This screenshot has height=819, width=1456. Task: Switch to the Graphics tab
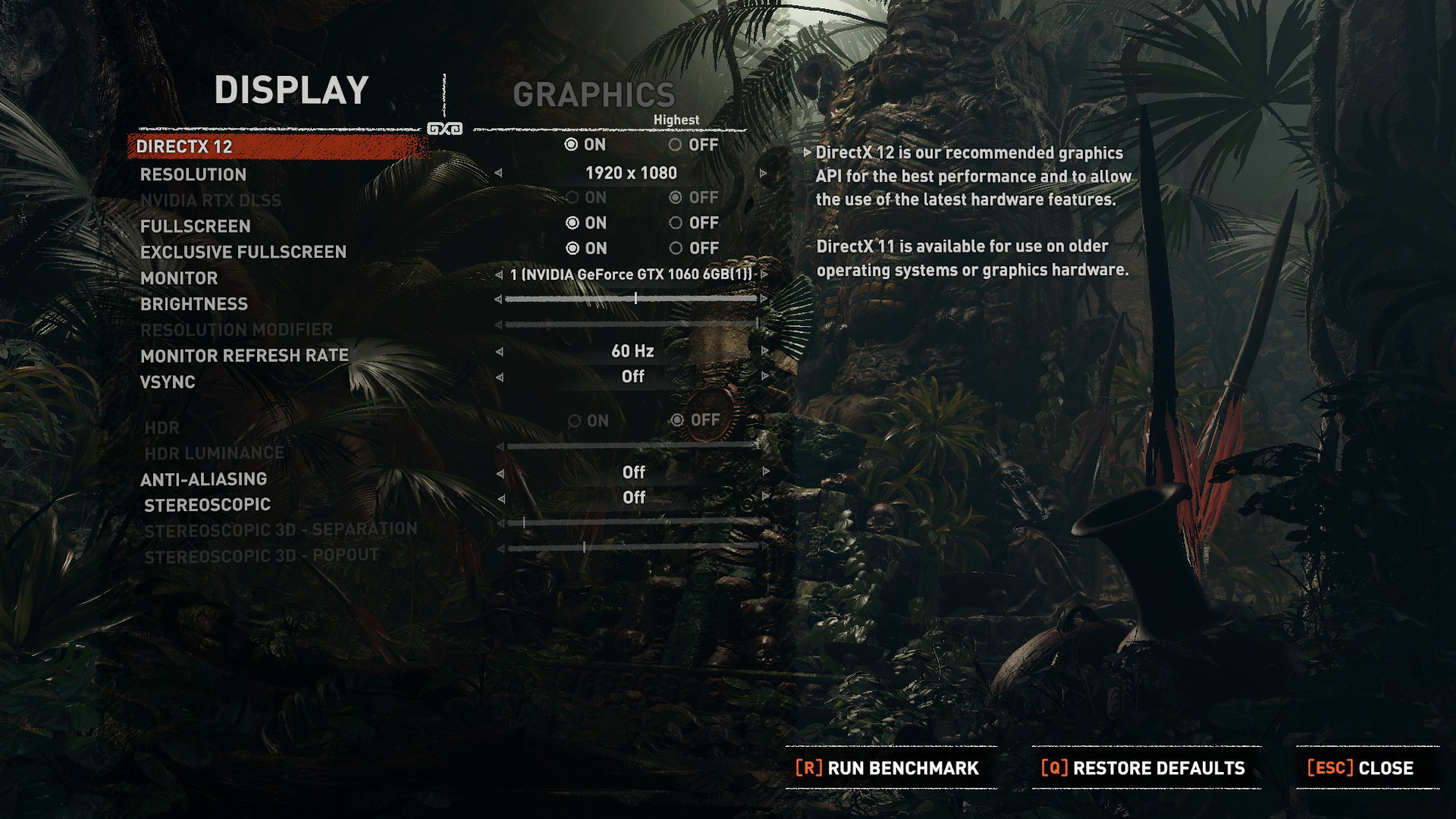tap(594, 96)
